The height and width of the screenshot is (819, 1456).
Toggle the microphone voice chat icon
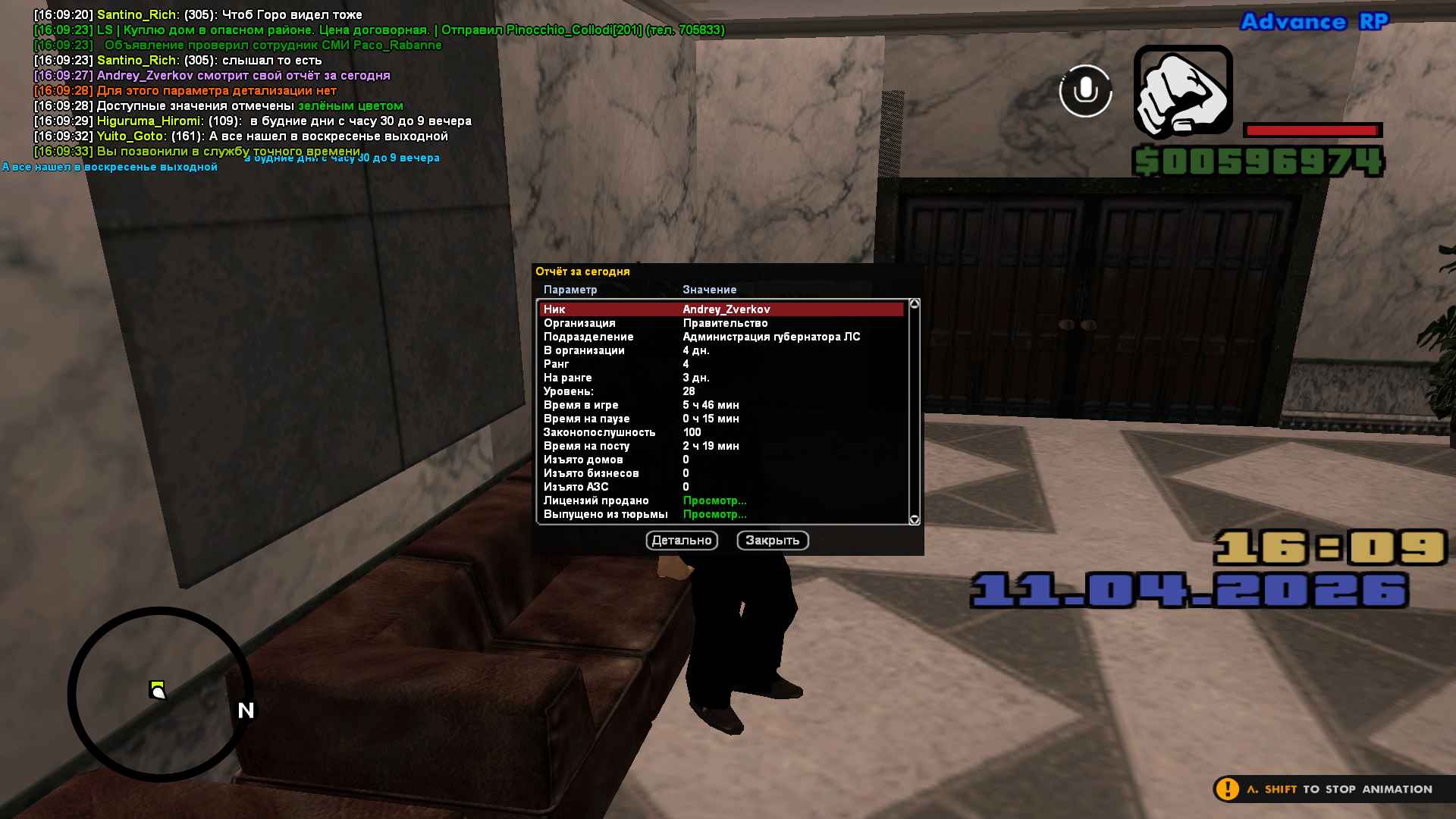tap(1085, 91)
